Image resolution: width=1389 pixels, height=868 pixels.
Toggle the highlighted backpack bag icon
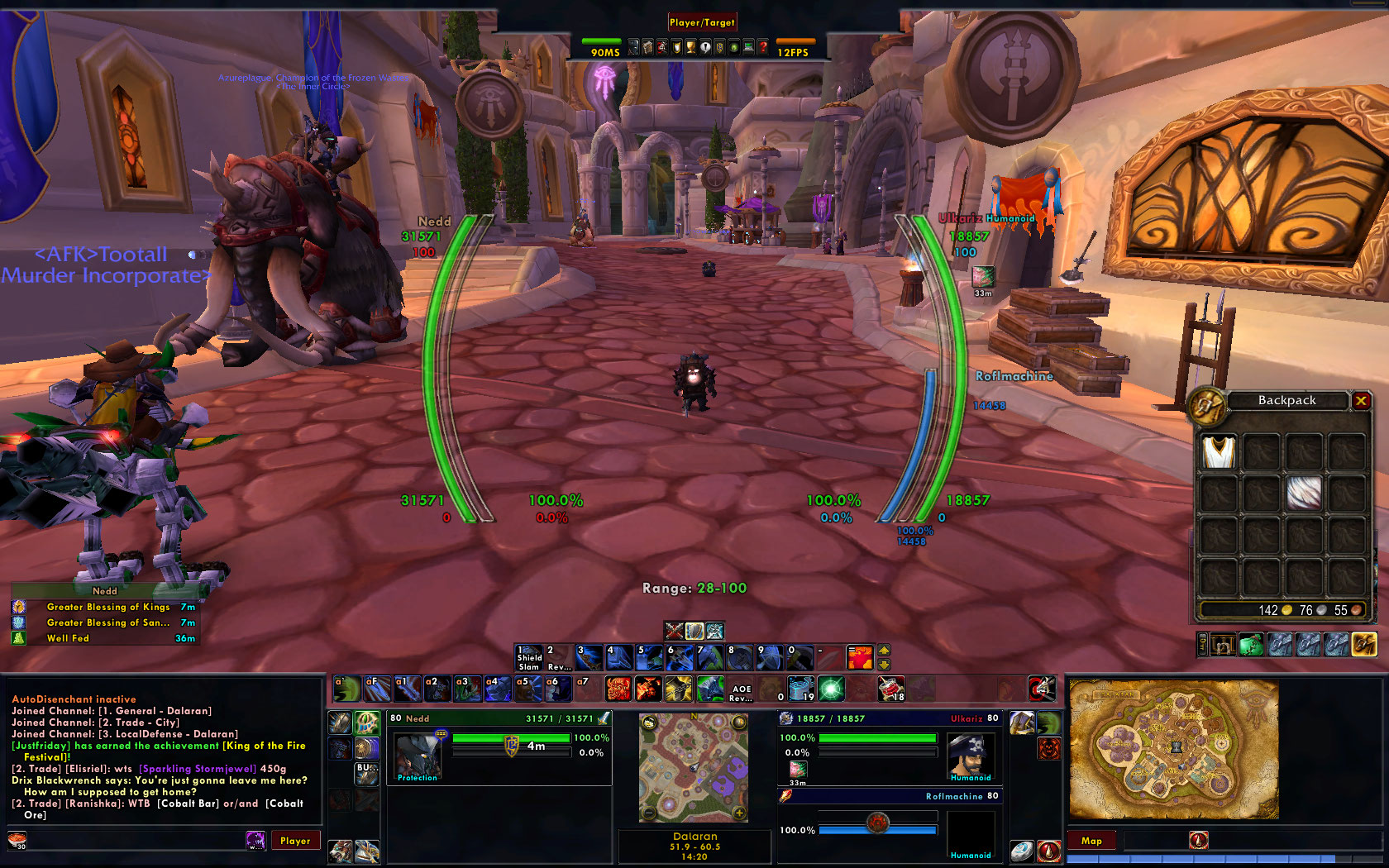point(1364,644)
